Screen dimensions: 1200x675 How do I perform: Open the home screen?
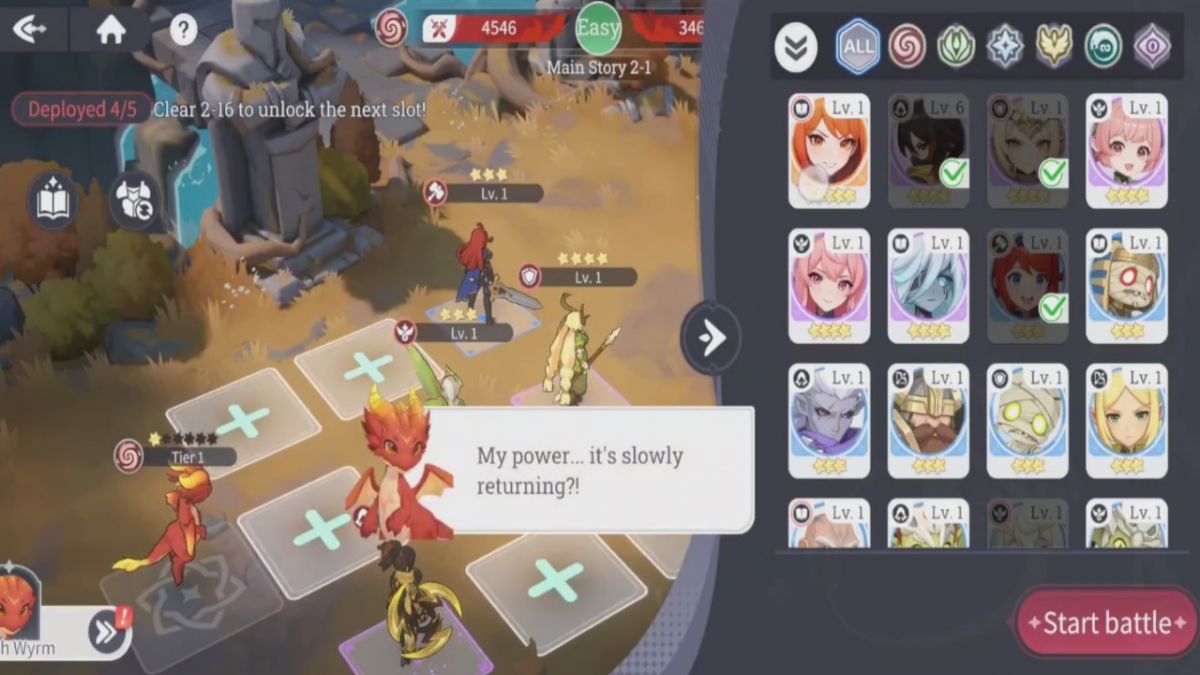point(110,29)
